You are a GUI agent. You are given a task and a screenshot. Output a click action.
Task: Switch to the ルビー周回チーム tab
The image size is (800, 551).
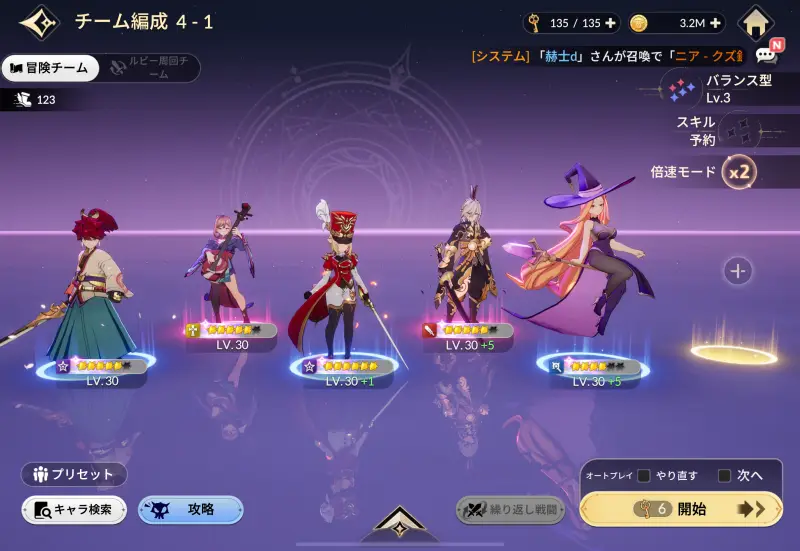click(150, 68)
